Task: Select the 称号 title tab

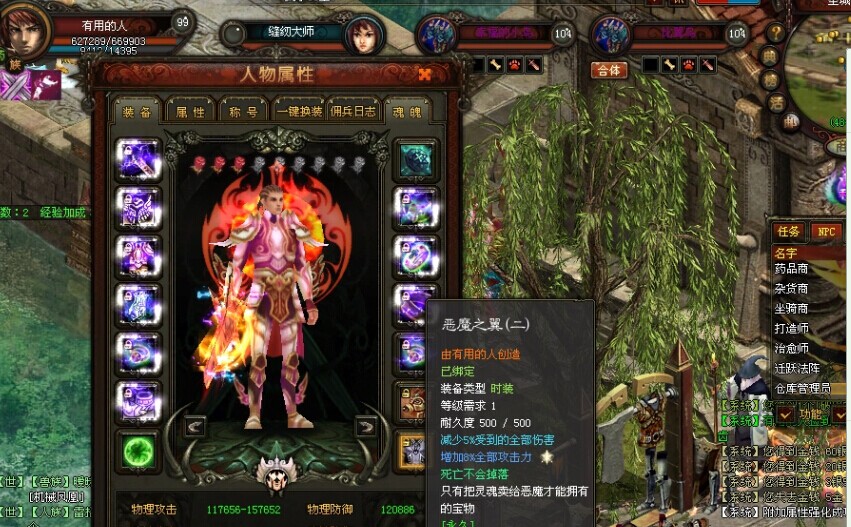Action: [243, 111]
